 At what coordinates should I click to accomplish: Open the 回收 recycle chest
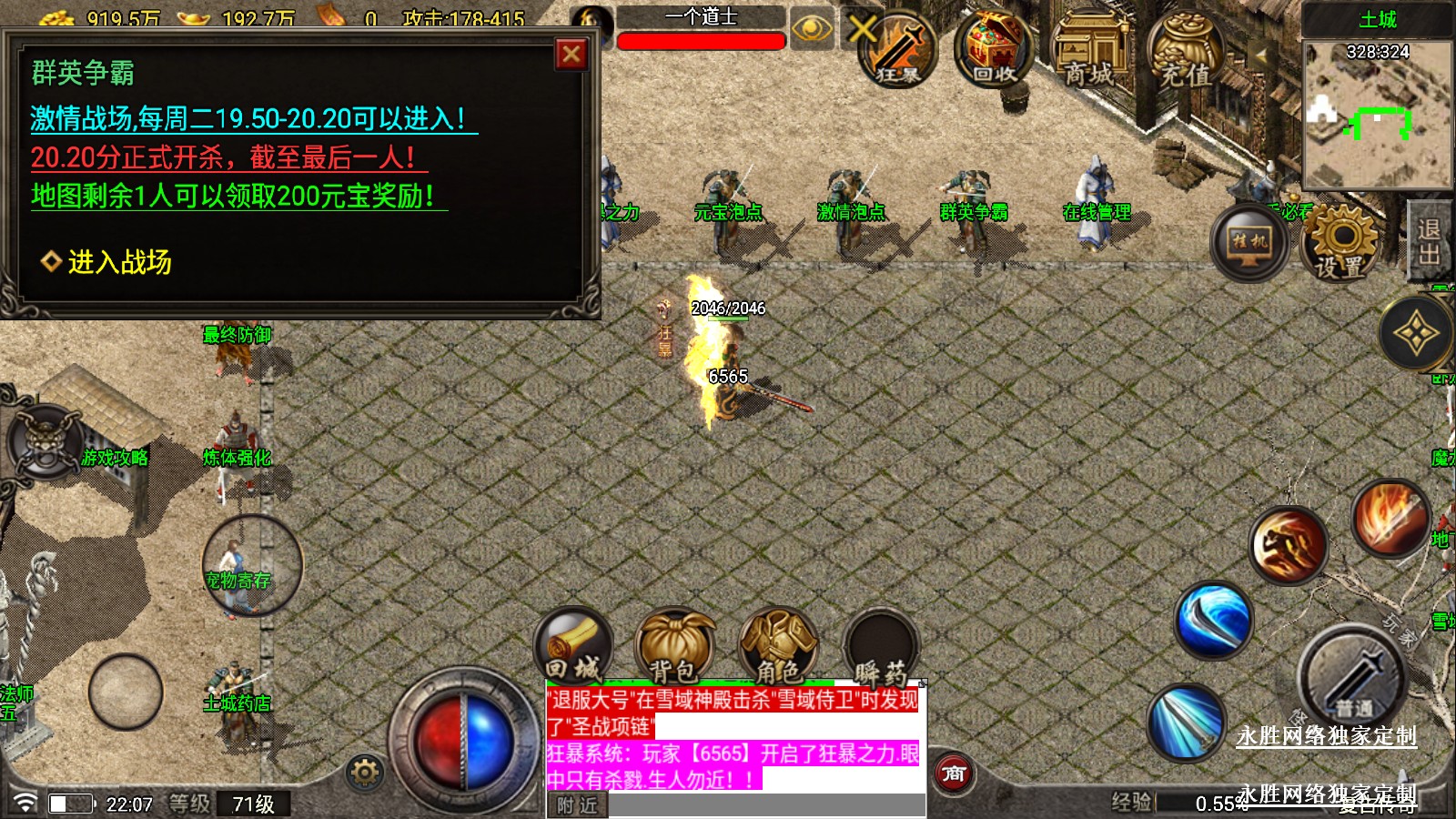pos(995,50)
